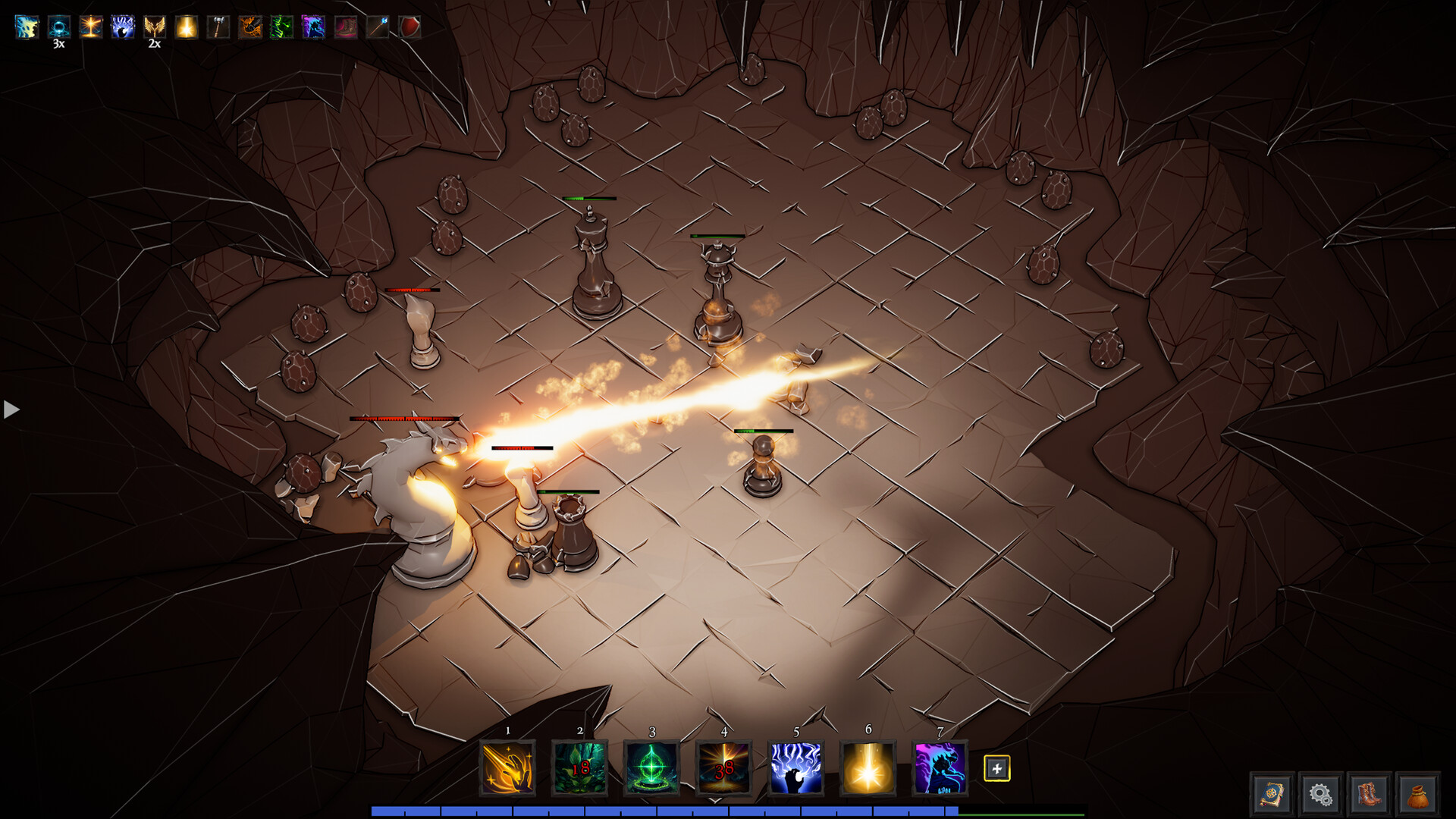Select the blue-gem staff status icon
Viewport: 1456px width, 819px height.
[x=377, y=27]
